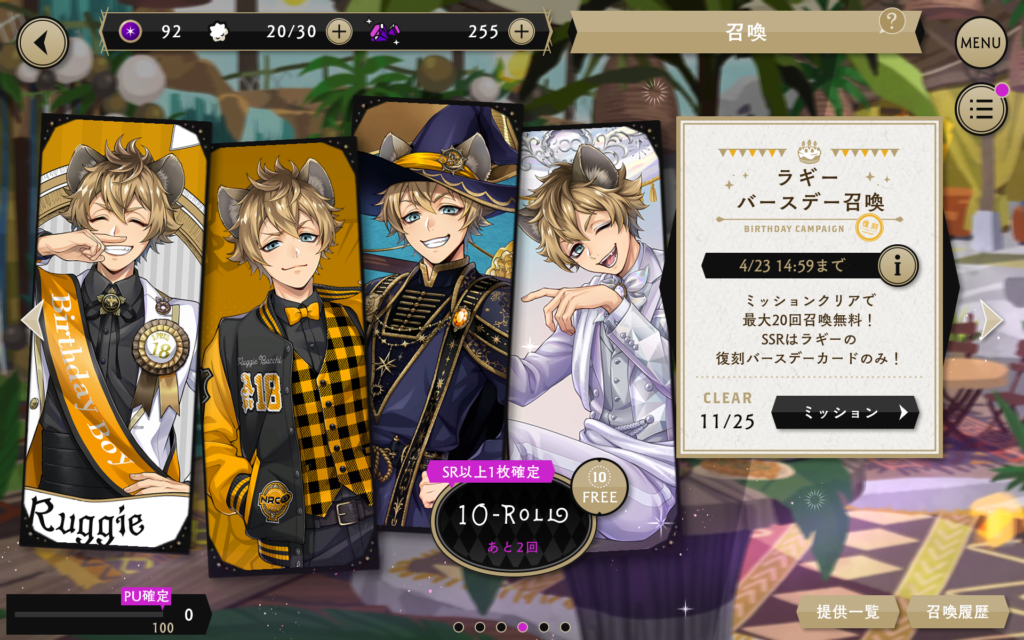
Task: Show help with the question mark icon
Action: coord(891,21)
